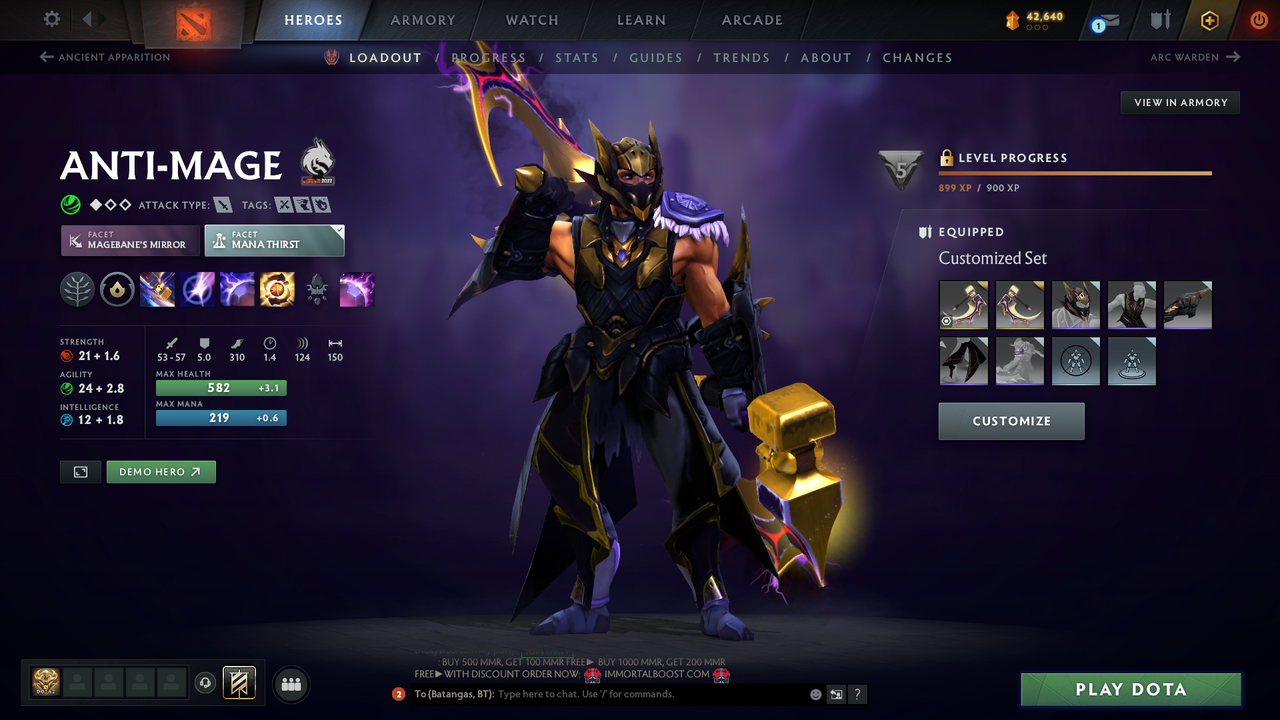The image size is (1280, 720).
Task: Select the Counterspell ability icon
Action: pos(237,289)
